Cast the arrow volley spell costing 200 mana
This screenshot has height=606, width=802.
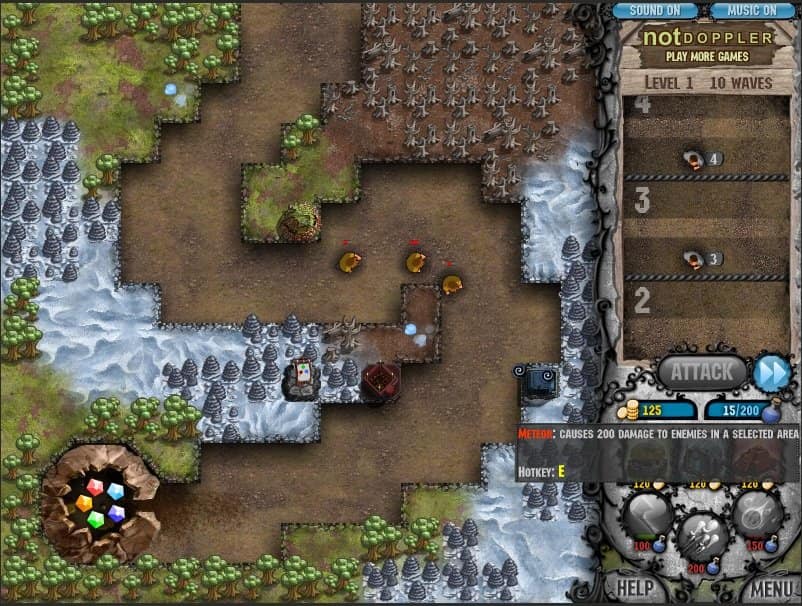point(702,538)
